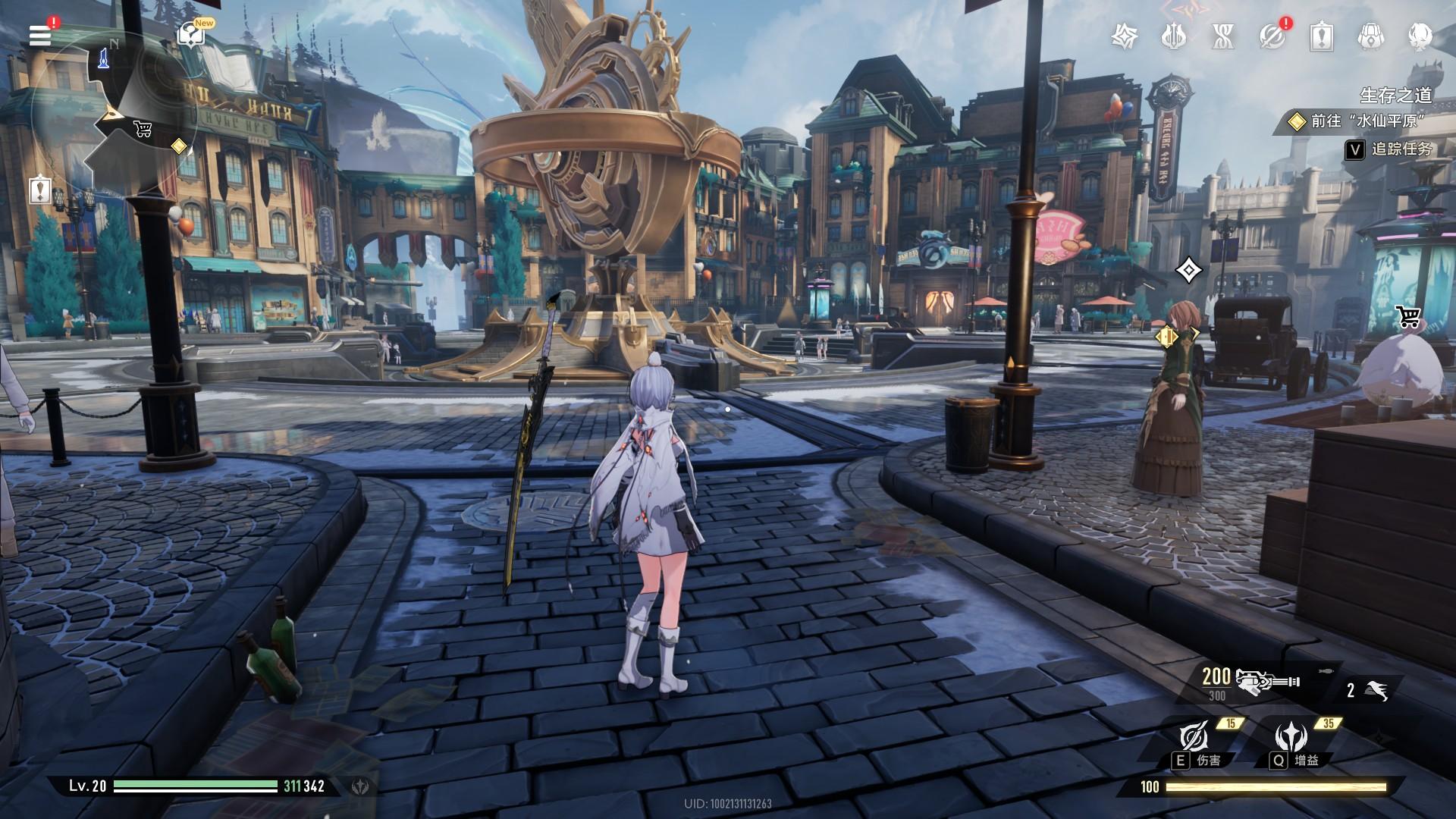Select the blue tower marker on minimap
The height and width of the screenshot is (819, 1456).
[x=103, y=57]
